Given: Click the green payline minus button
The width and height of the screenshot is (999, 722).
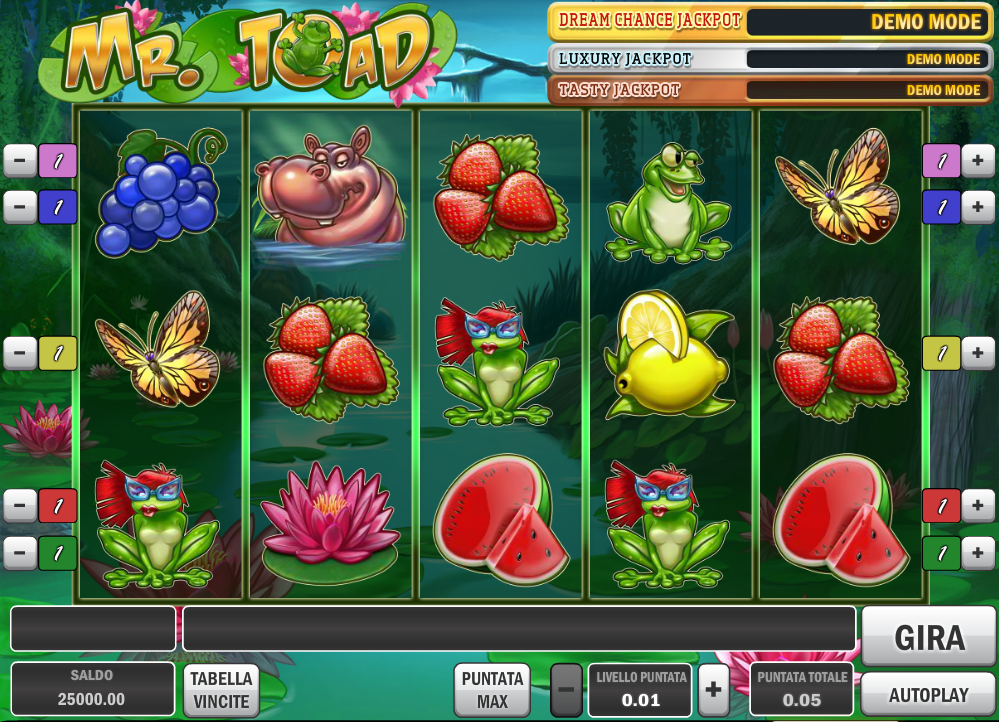Looking at the screenshot, I should (x=20, y=553).
